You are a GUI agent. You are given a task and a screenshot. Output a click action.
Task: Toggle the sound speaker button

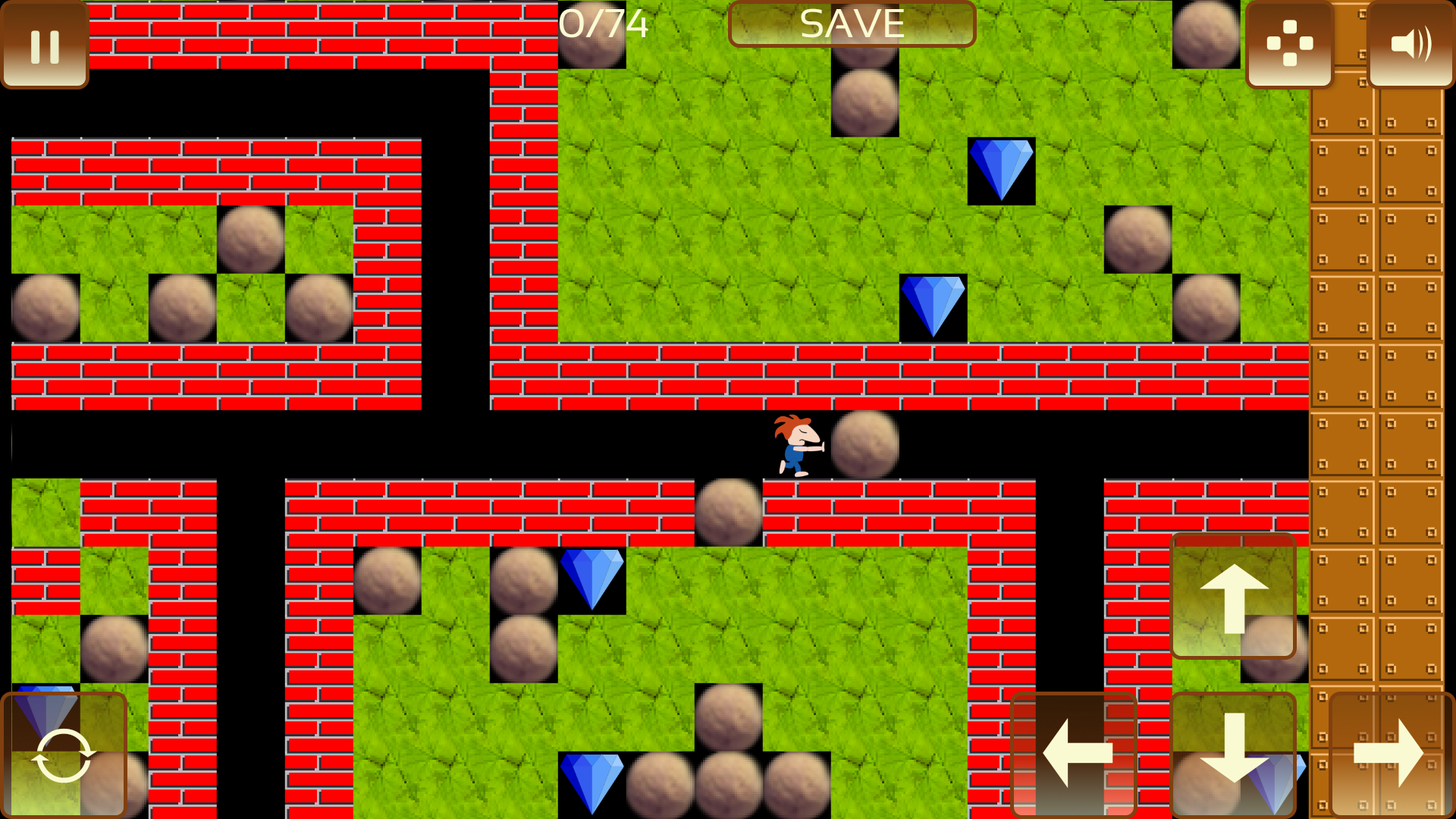point(1410,45)
